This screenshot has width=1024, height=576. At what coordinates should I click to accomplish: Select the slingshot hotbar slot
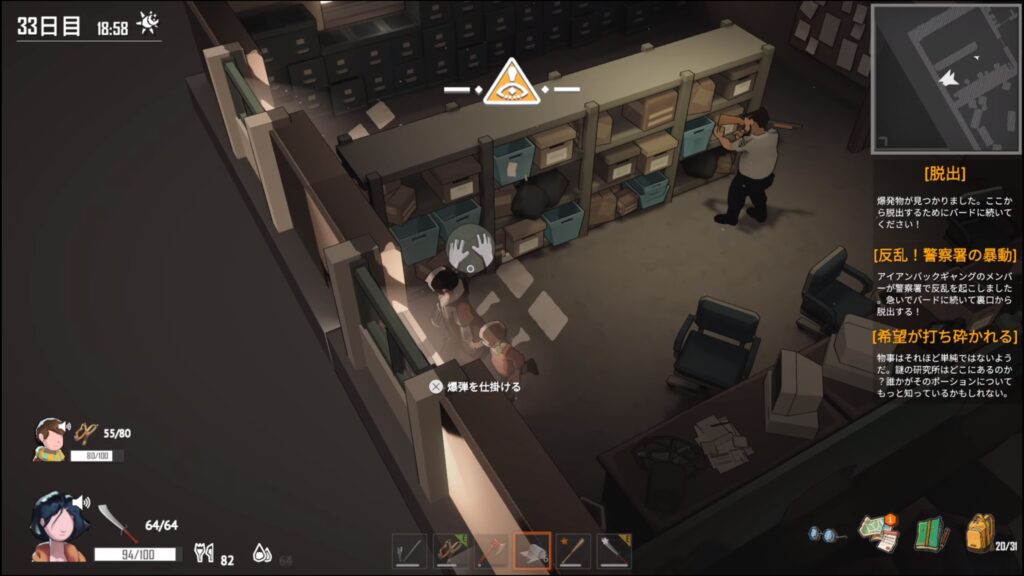coord(451,551)
